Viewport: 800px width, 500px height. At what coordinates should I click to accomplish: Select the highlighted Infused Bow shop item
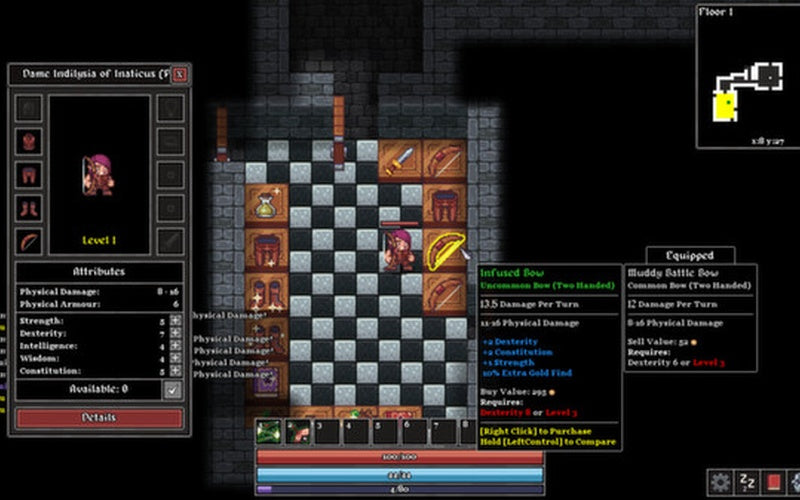pyautogui.click(x=441, y=249)
